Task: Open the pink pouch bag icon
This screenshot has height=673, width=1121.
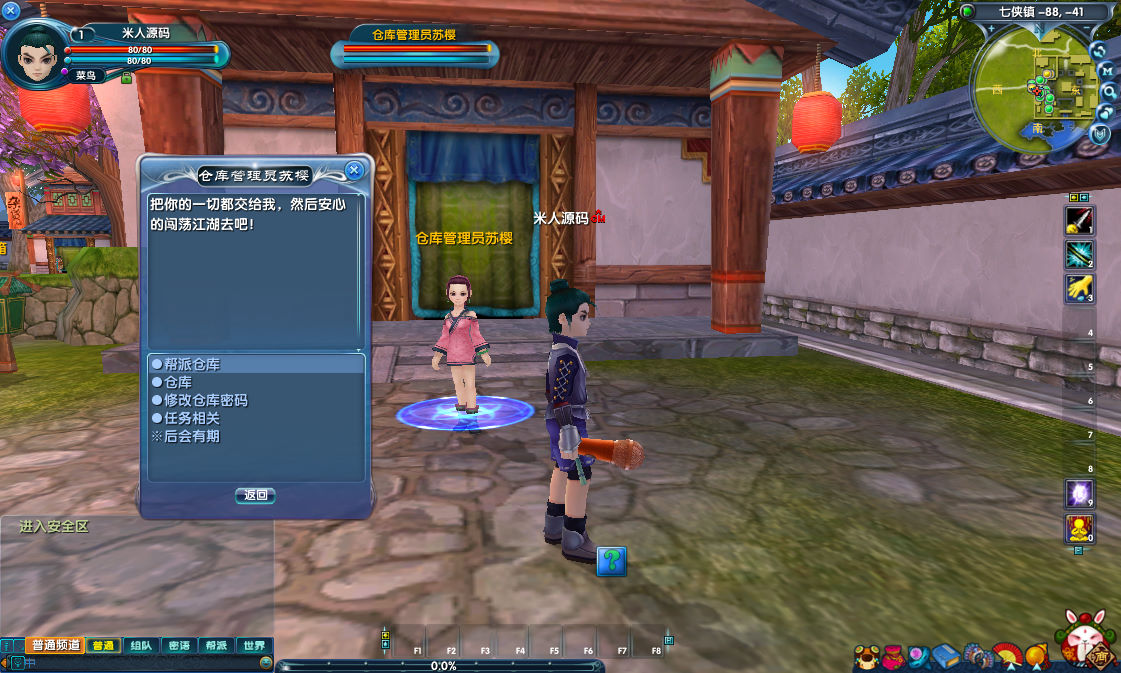Action: tap(893, 657)
